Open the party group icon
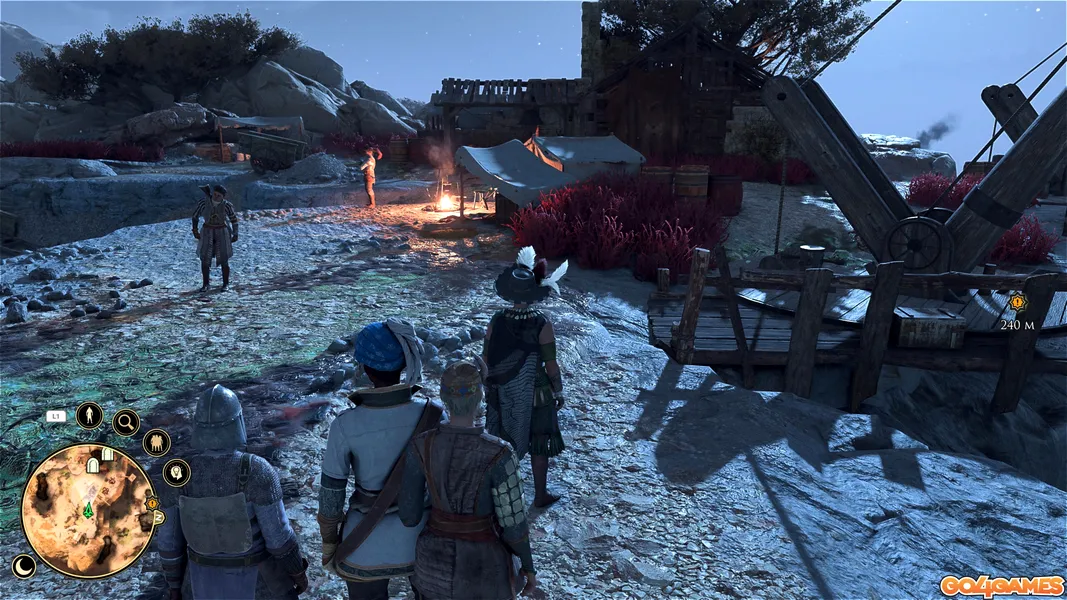Image resolution: width=1067 pixels, height=600 pixels. coord(156,442)
